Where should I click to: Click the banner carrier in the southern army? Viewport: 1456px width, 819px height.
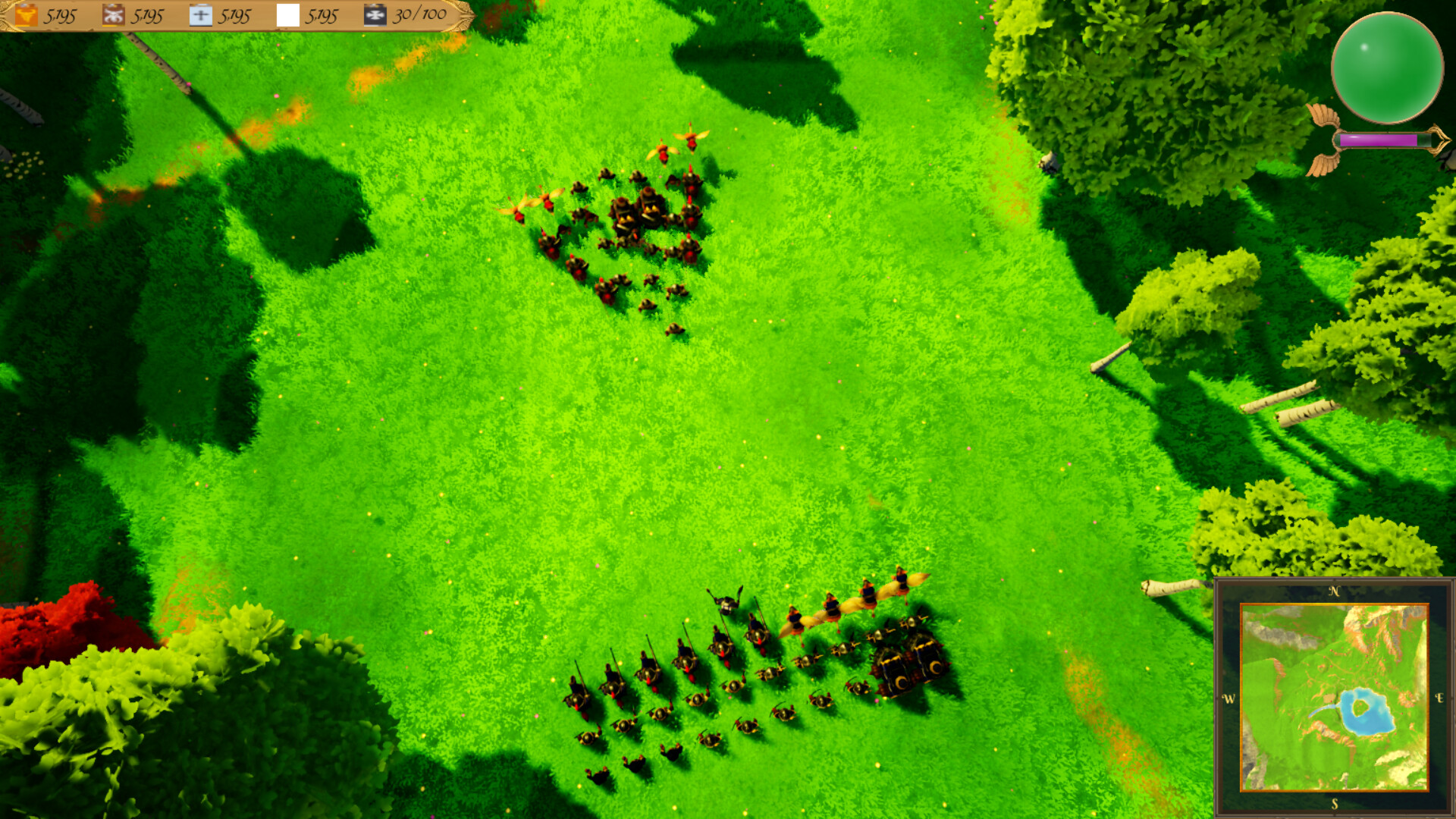pyautogui.click(x=726, y=601)
